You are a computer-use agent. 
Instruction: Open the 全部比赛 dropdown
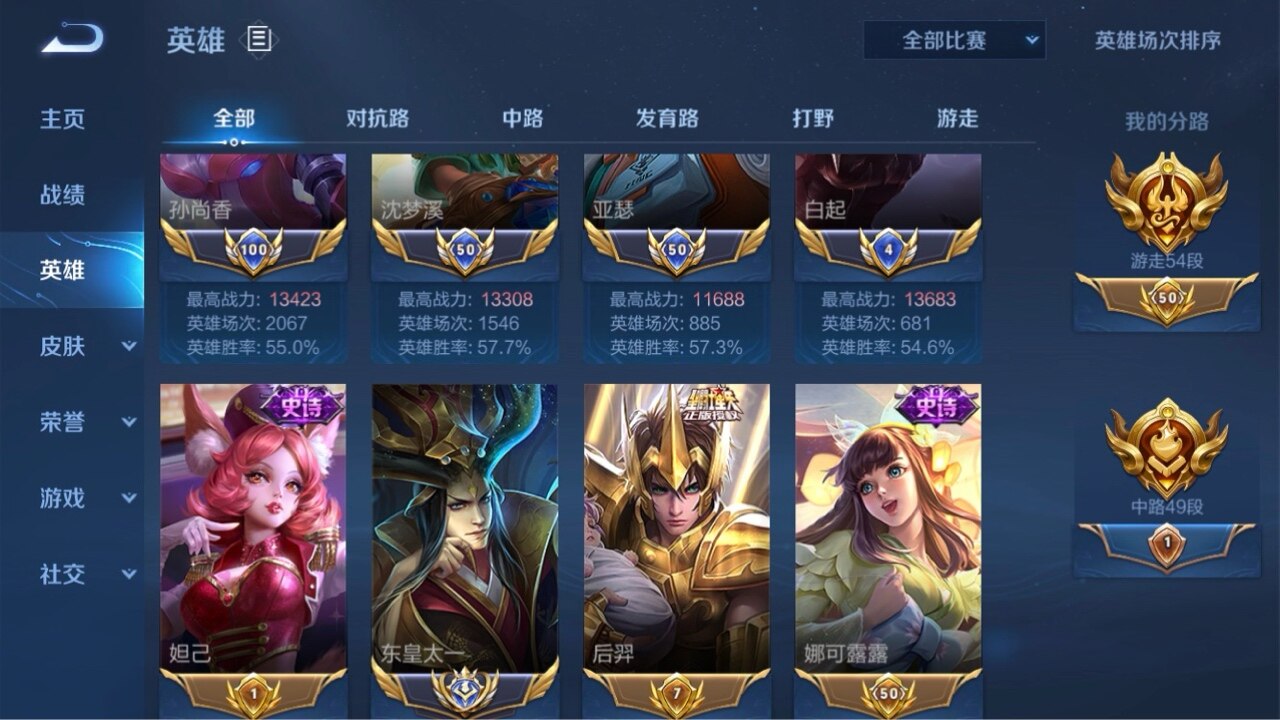[x=954, y=41]
